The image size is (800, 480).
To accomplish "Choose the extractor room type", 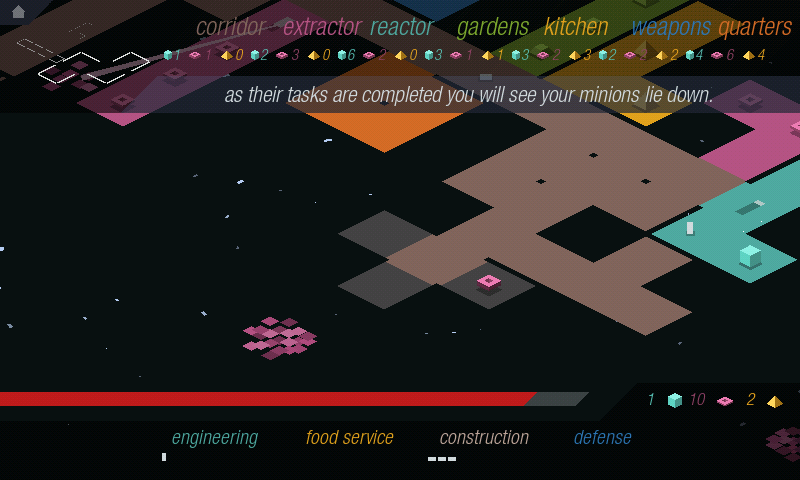I will (321, 27).
